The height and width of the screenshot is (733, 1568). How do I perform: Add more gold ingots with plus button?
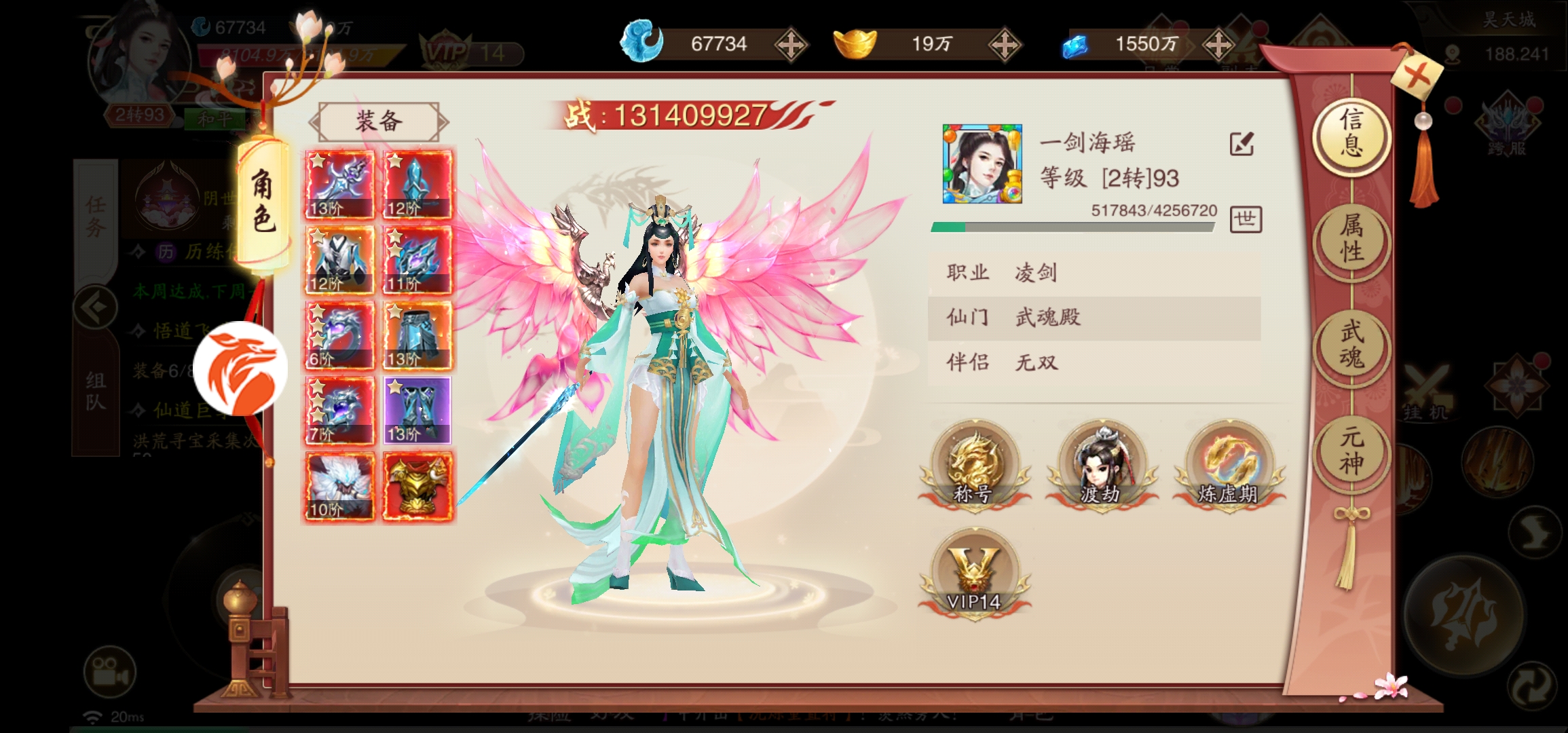[x=1005, y=45]
